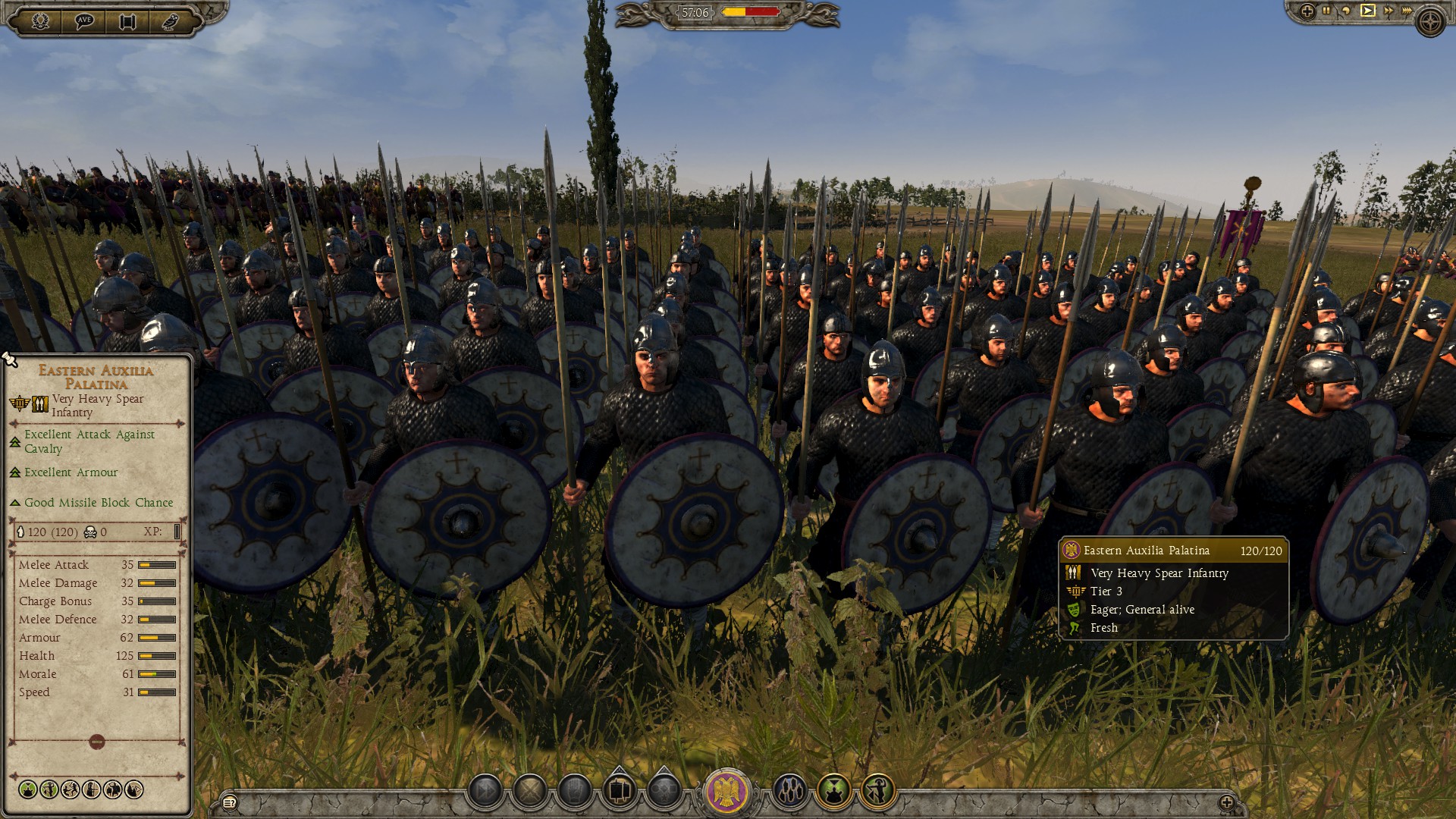Collapse the unit info panel minus button
1456x819 pixels.
coord(96,742)
